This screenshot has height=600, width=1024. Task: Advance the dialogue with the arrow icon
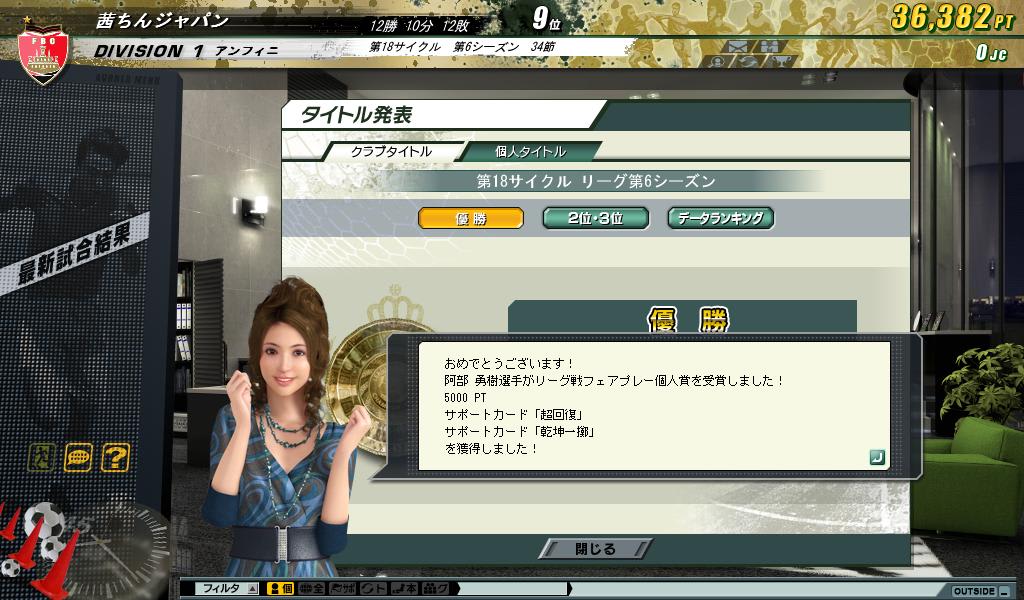coord(876,457)
